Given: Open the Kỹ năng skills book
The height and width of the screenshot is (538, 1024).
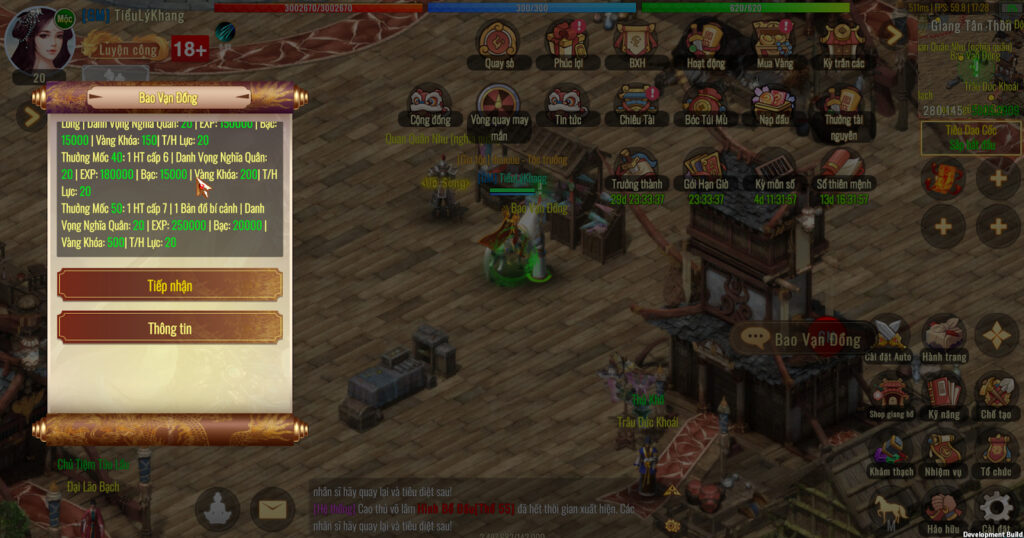Looking at the screenshot, I should [x=944, y=393].
